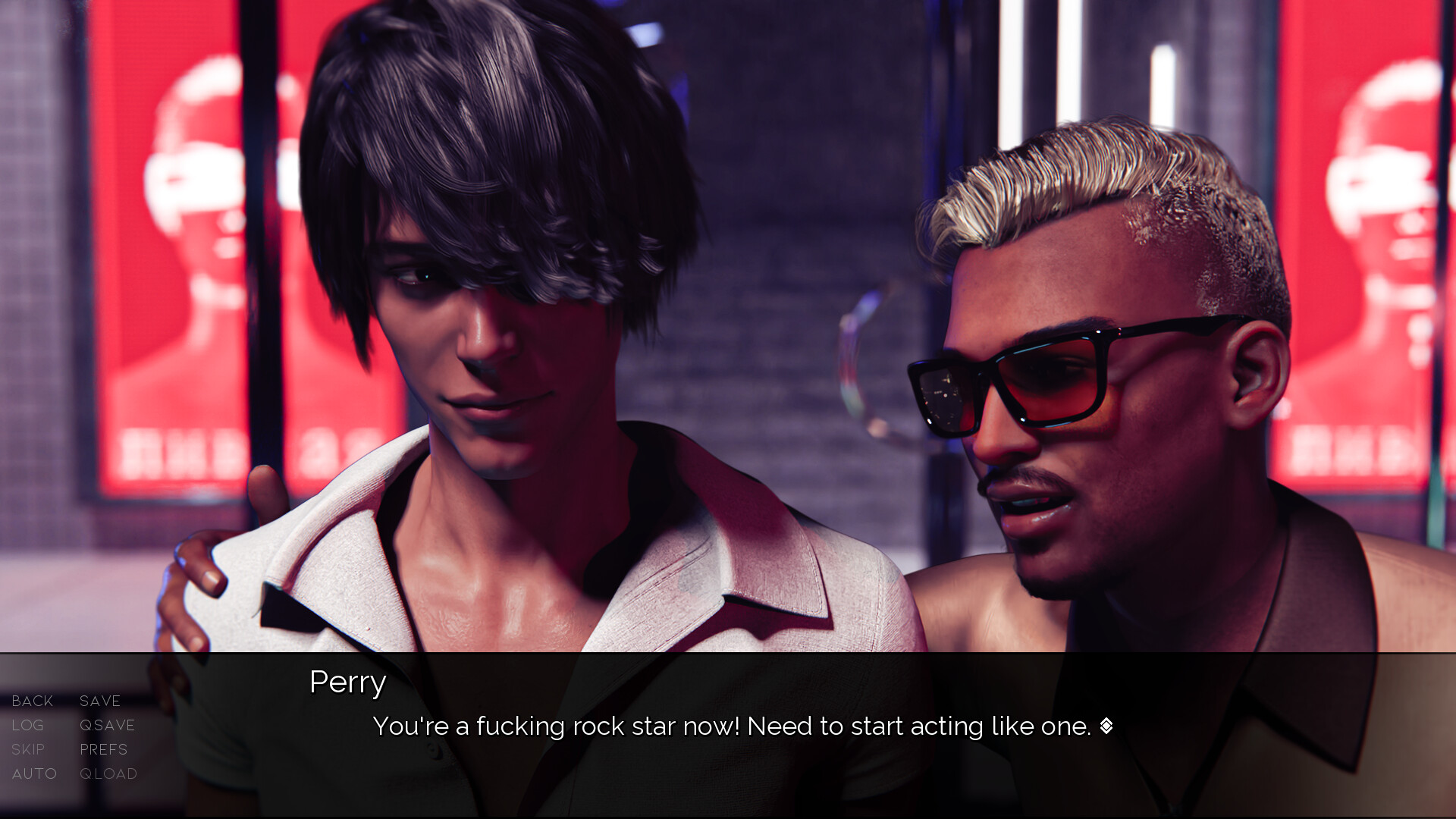This screenshot has height=819, width=1456.
Task: Click the diamond continue indicator after dialogue
Action: point(1106,726)
